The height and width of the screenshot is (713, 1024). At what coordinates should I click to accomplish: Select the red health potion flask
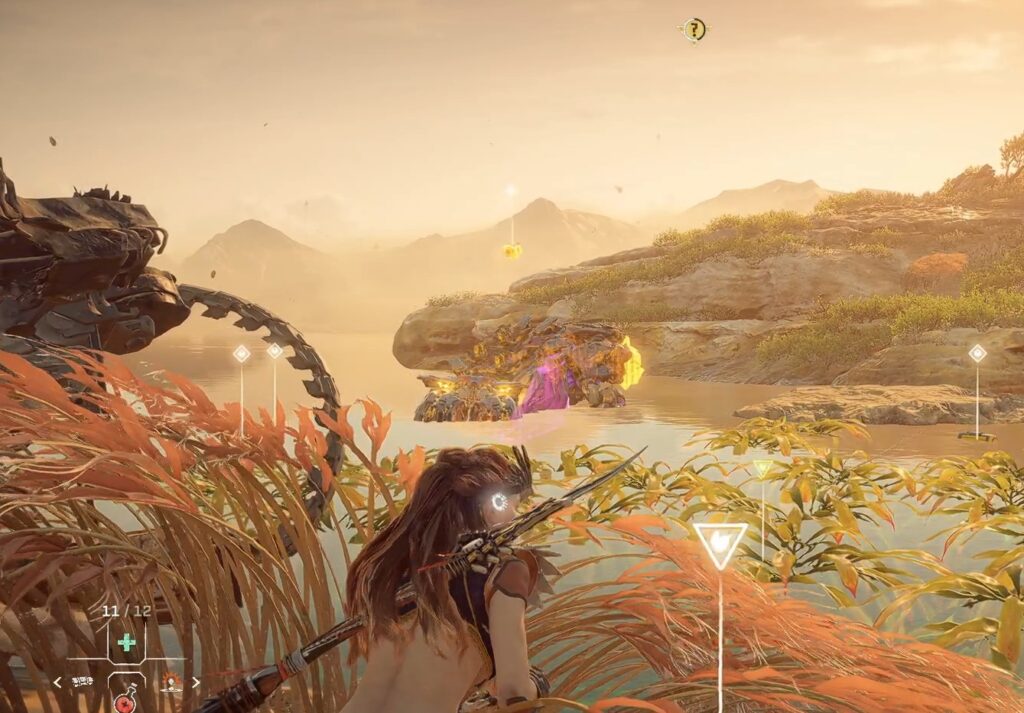[x=126, y=701]
